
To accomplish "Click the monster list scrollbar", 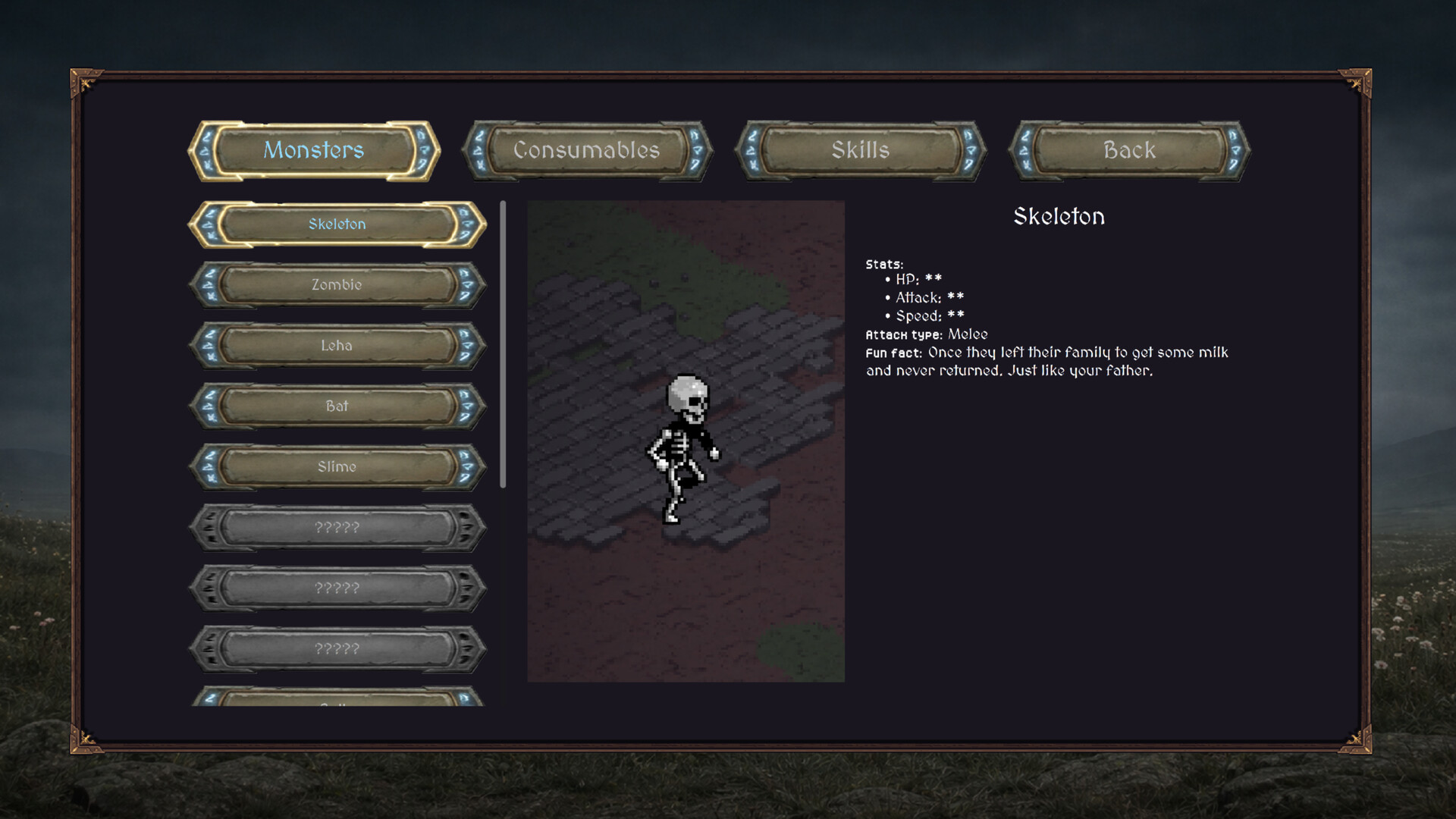I will (503, 341).
